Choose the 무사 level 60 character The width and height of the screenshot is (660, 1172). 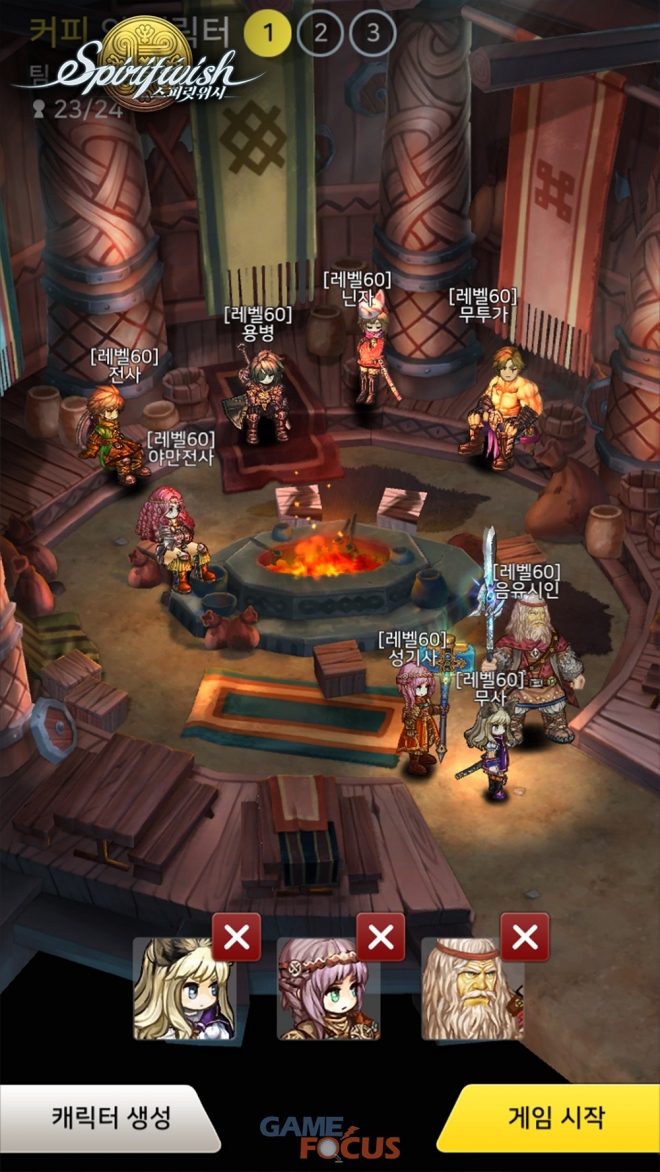pos(492,750)
